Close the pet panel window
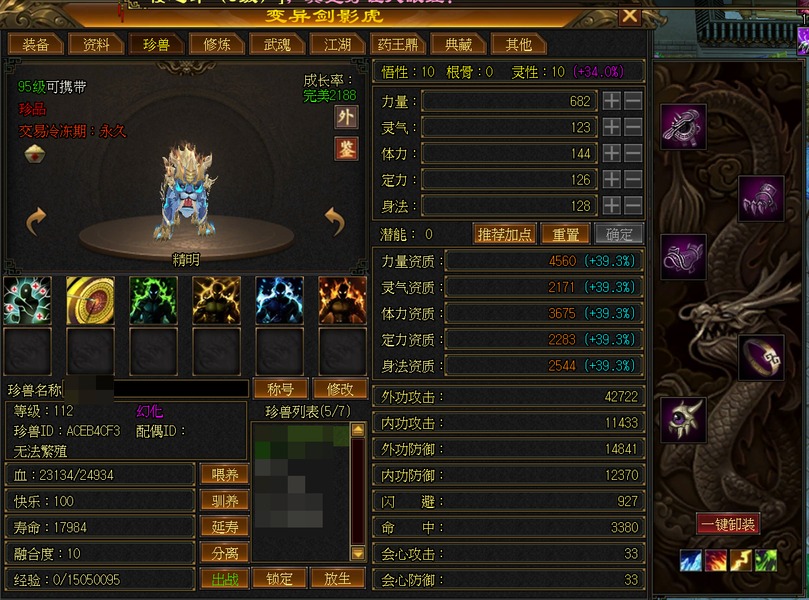This screenshot has width=809, height=600. [x=629, y=16]
